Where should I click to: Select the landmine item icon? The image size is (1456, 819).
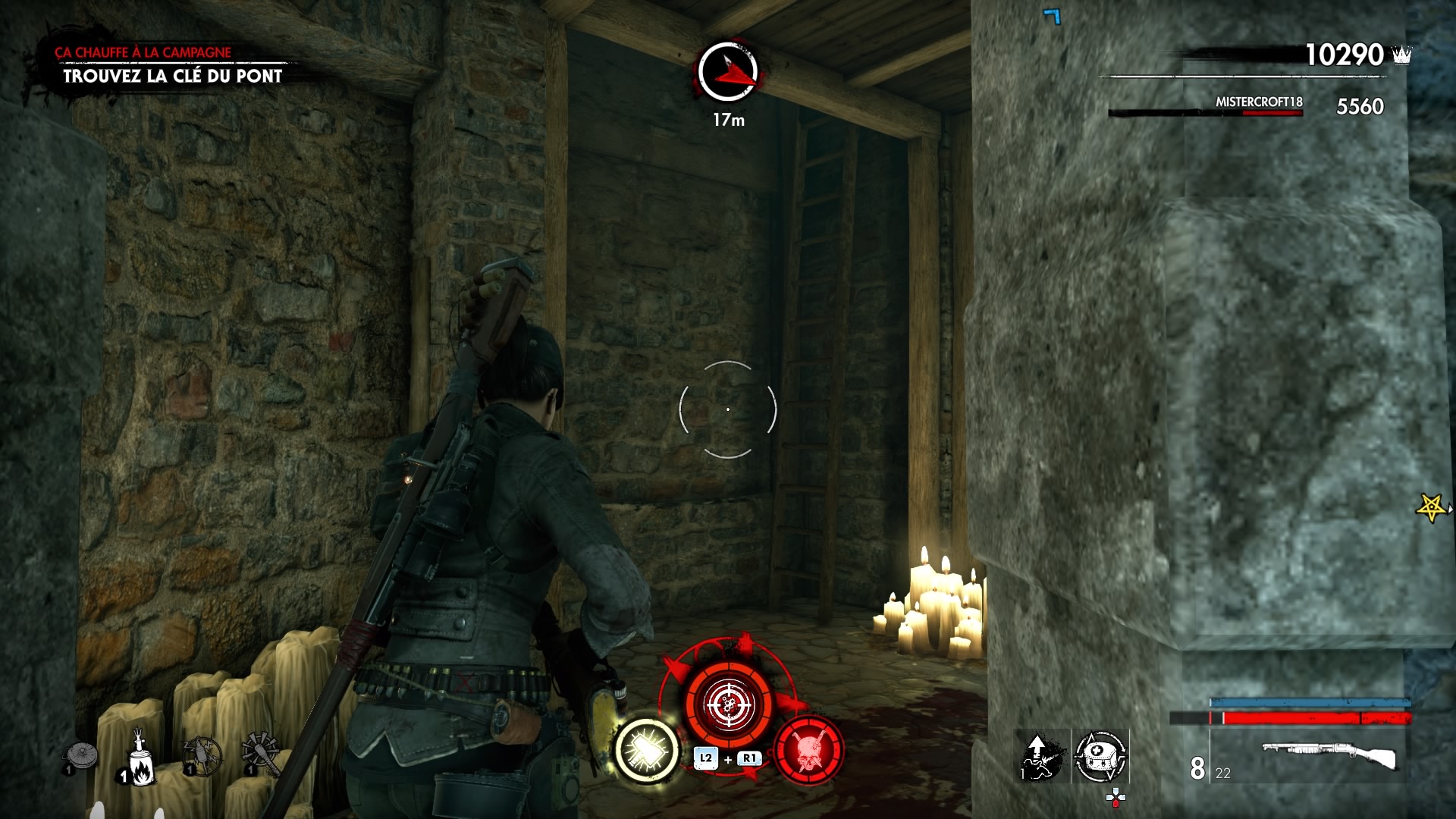point(80,758)
